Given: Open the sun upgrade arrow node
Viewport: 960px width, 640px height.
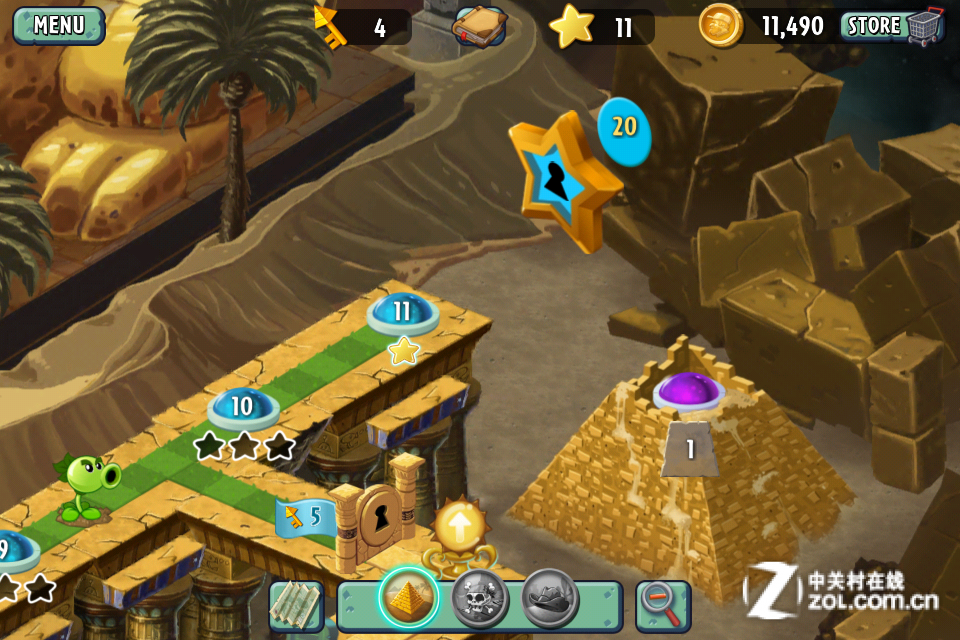Looking at the screenshot, I should click(x=459, y=527).
